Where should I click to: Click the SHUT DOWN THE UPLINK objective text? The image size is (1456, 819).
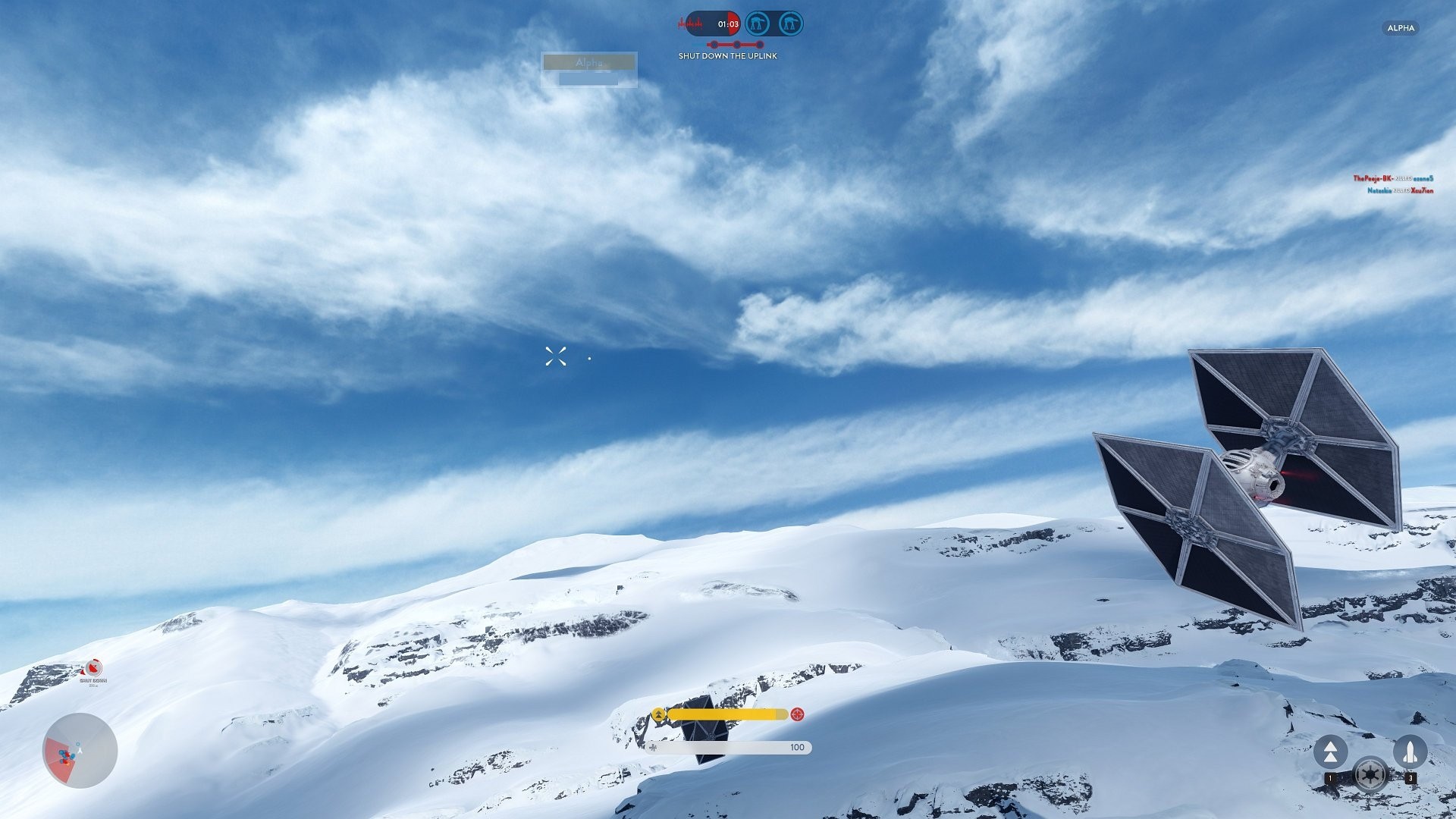(x=727, y=55)
